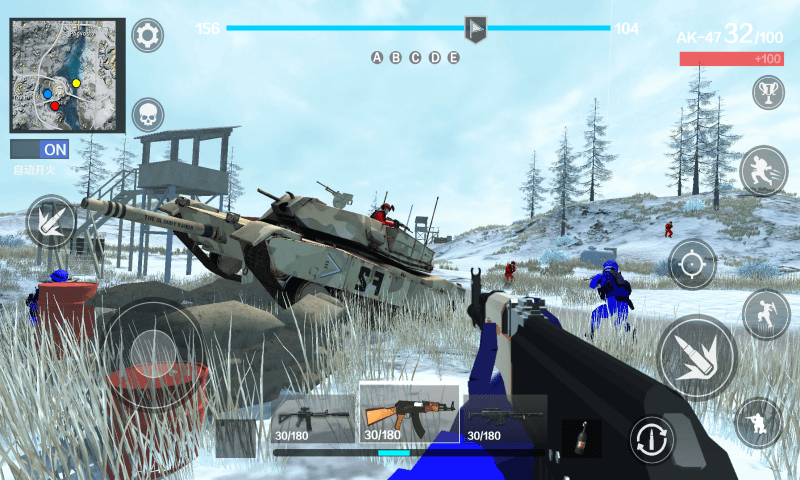Expand the minimap
Screen dimensions: 800x480
click(x=67, y=75)
